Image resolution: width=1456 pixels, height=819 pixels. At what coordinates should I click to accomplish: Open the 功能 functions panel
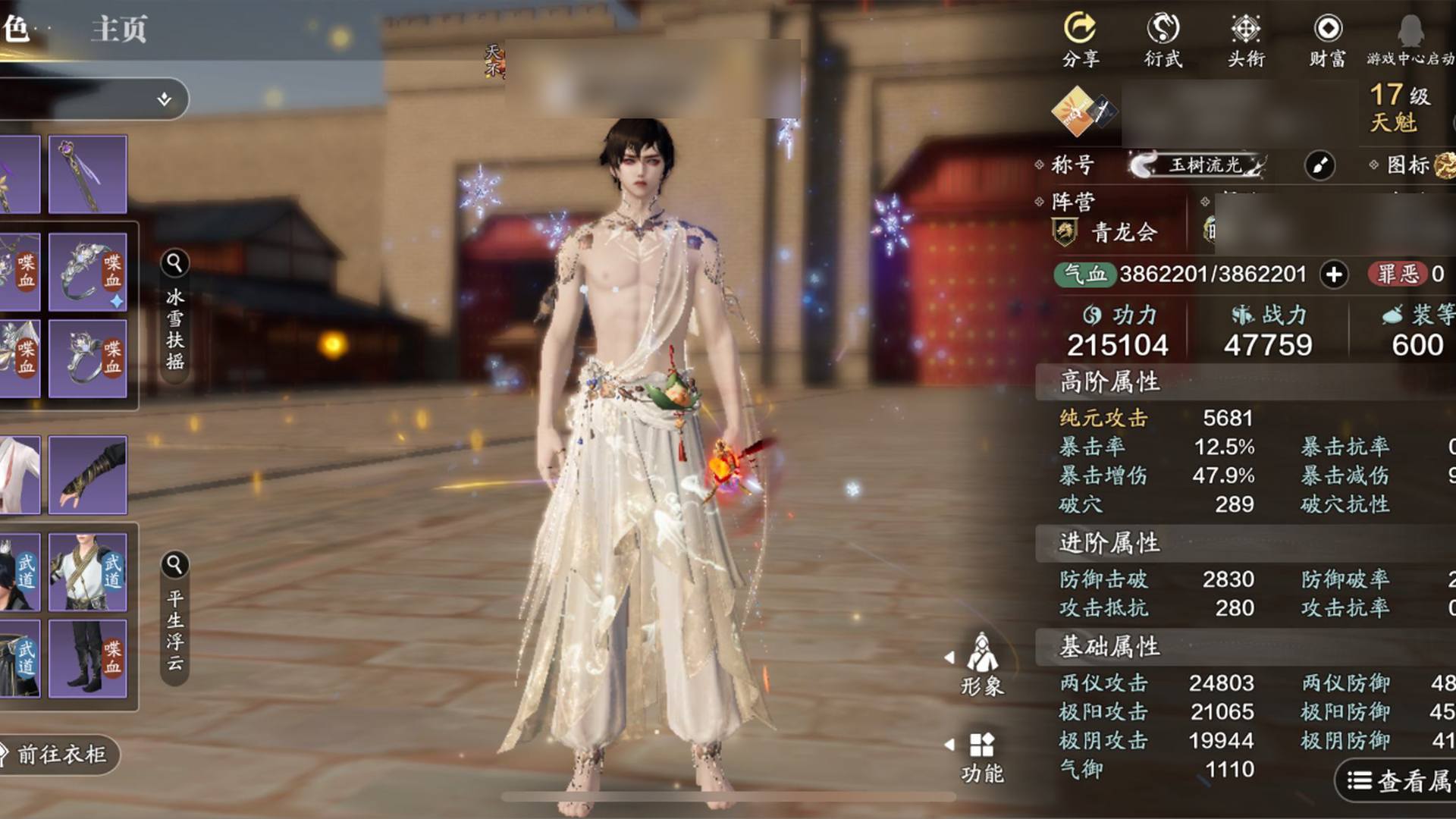[982, 756]
